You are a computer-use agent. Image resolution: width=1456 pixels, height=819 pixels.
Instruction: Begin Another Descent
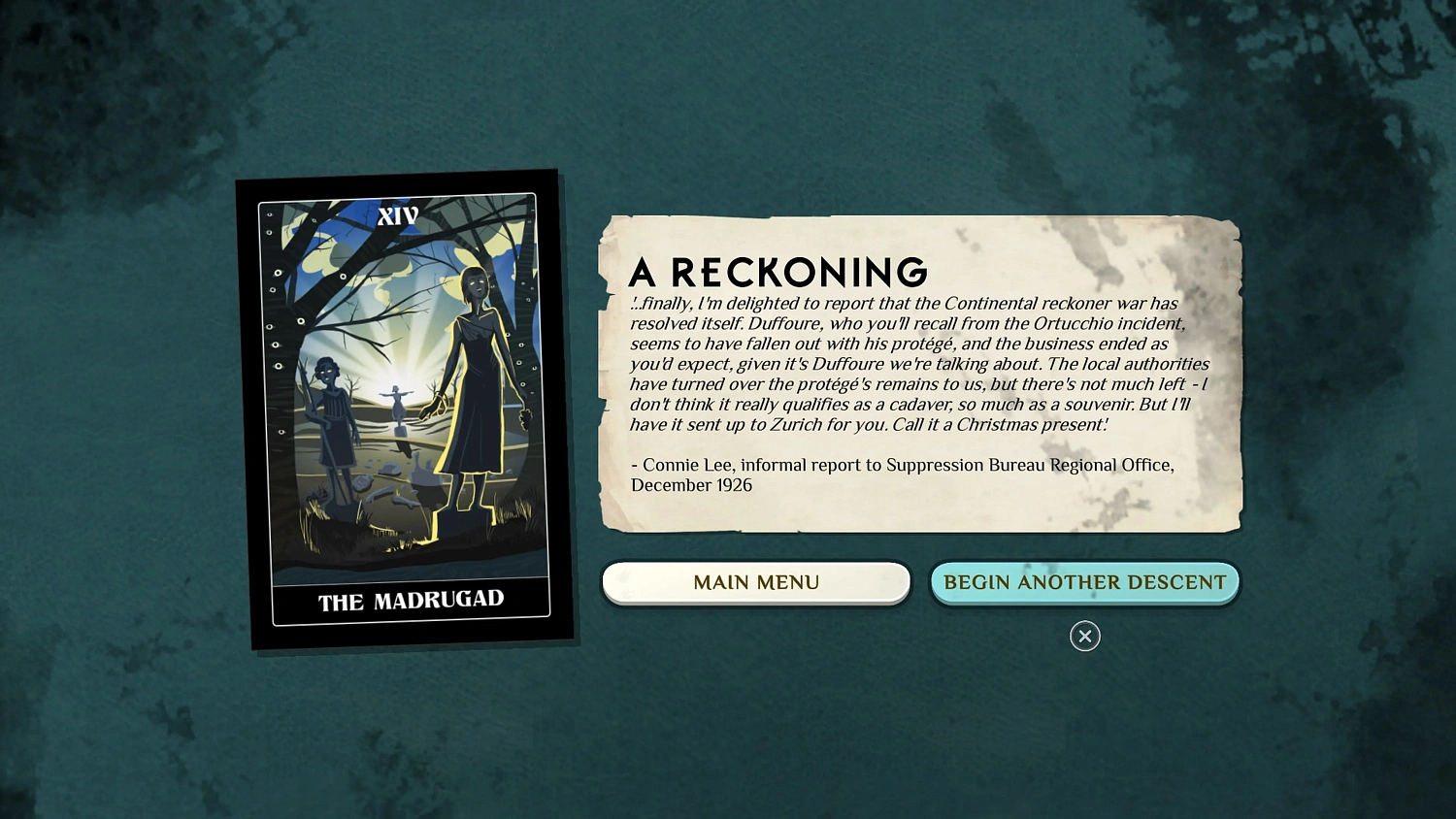pos(1084,582)
